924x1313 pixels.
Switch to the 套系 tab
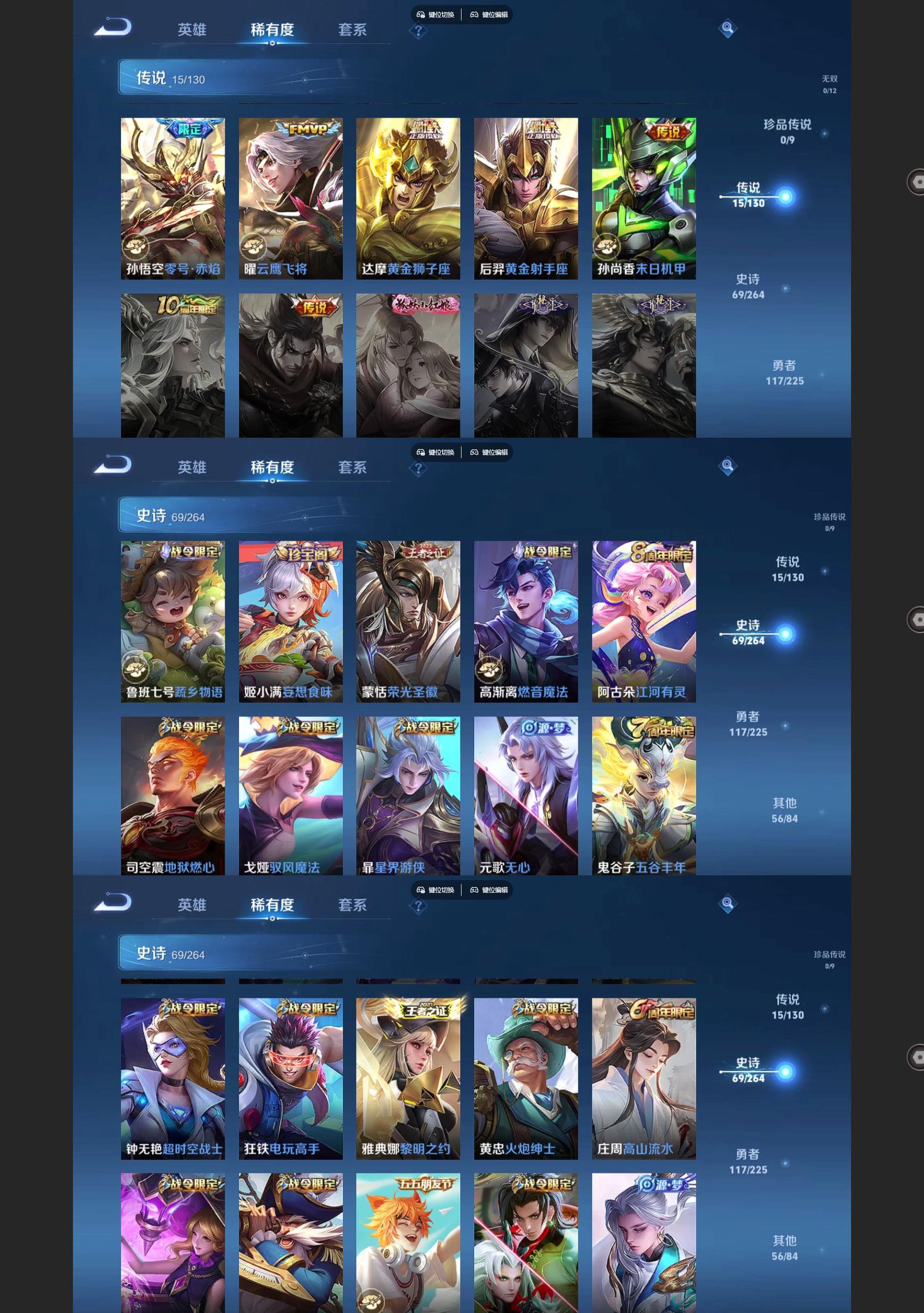352,30
